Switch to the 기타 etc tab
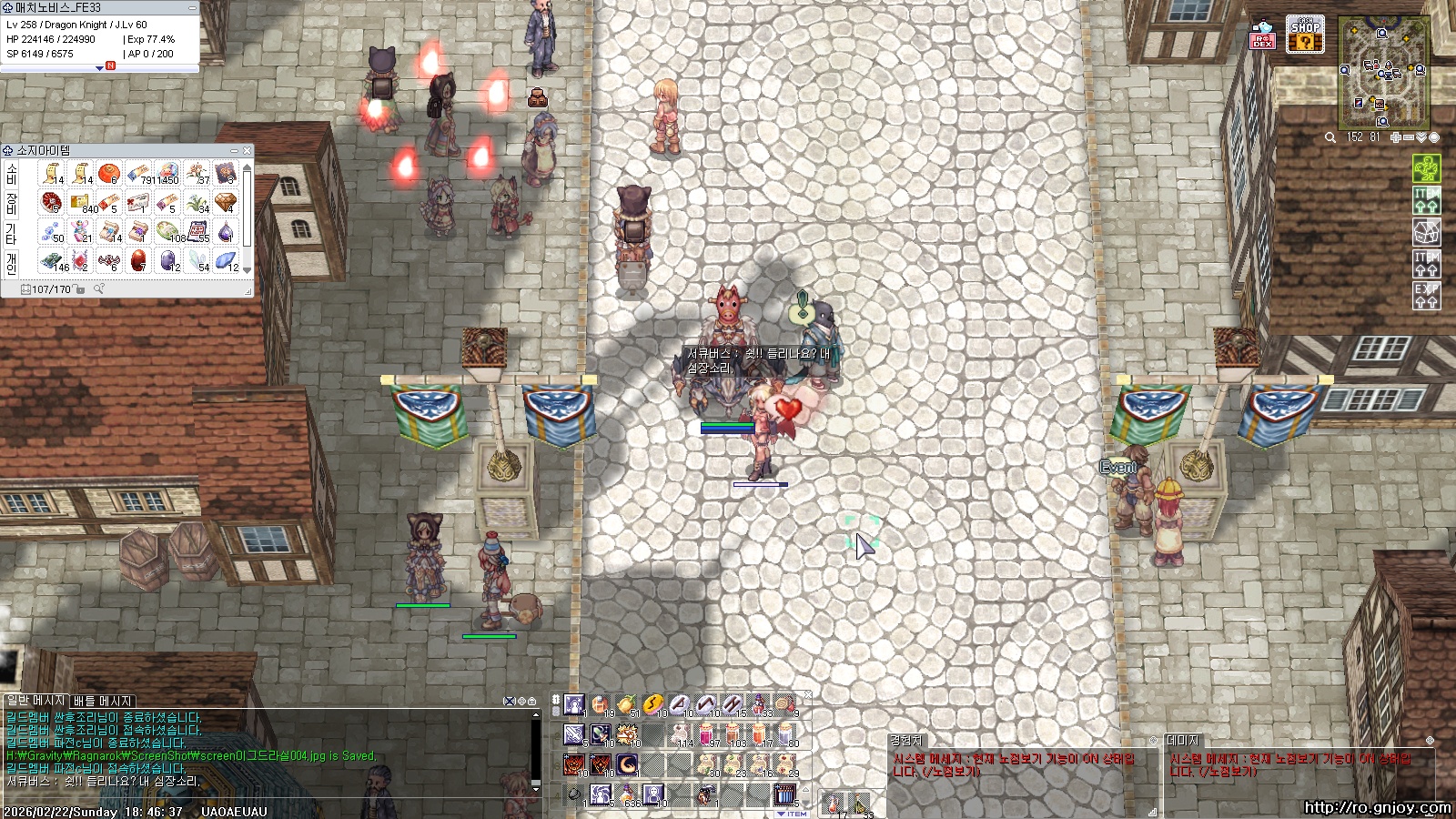Screen dimensions: 1456x819 12,232
